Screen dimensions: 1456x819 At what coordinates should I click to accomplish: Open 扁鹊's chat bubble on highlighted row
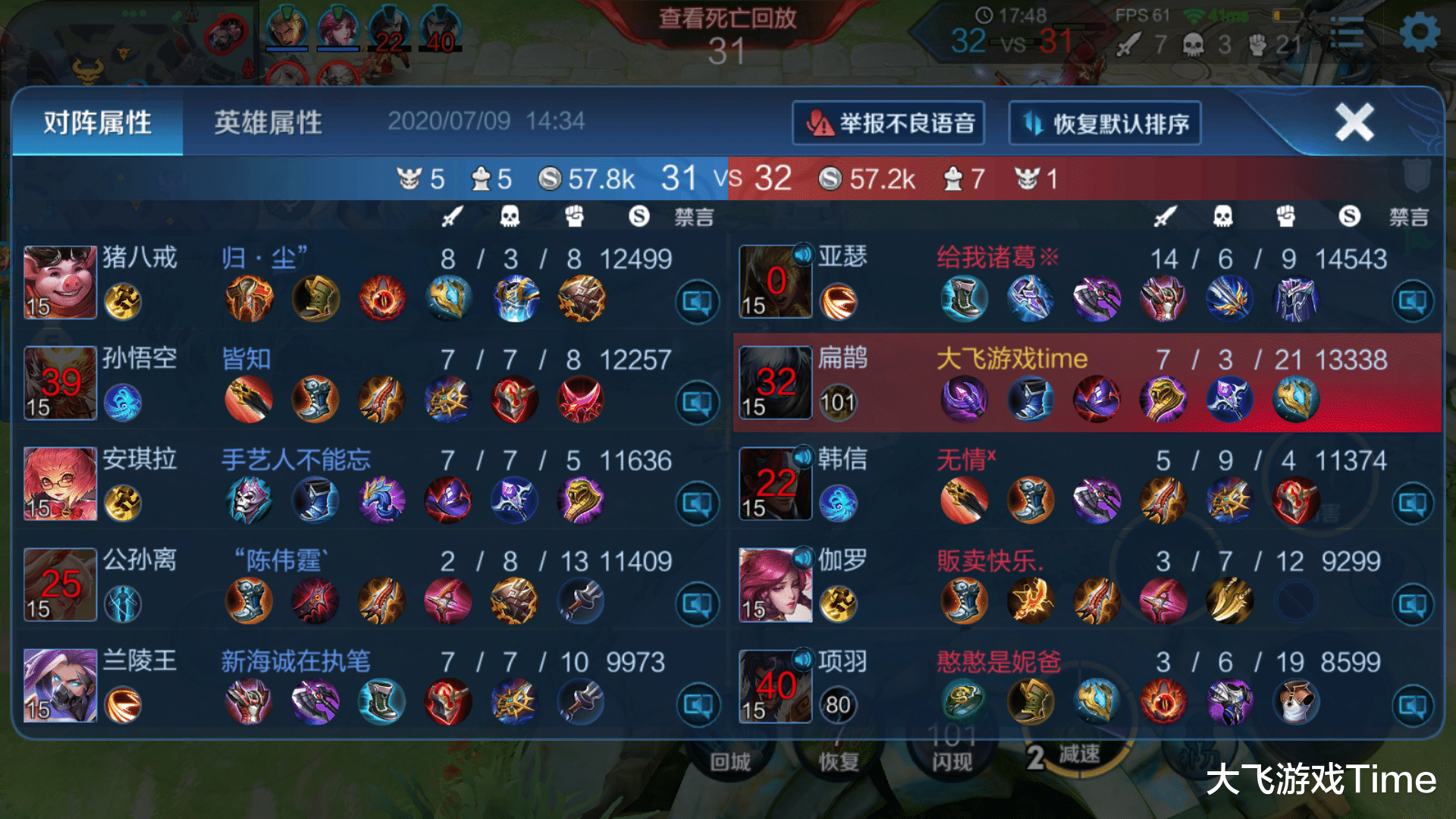pyautogui.click(x=1412, y=400)
